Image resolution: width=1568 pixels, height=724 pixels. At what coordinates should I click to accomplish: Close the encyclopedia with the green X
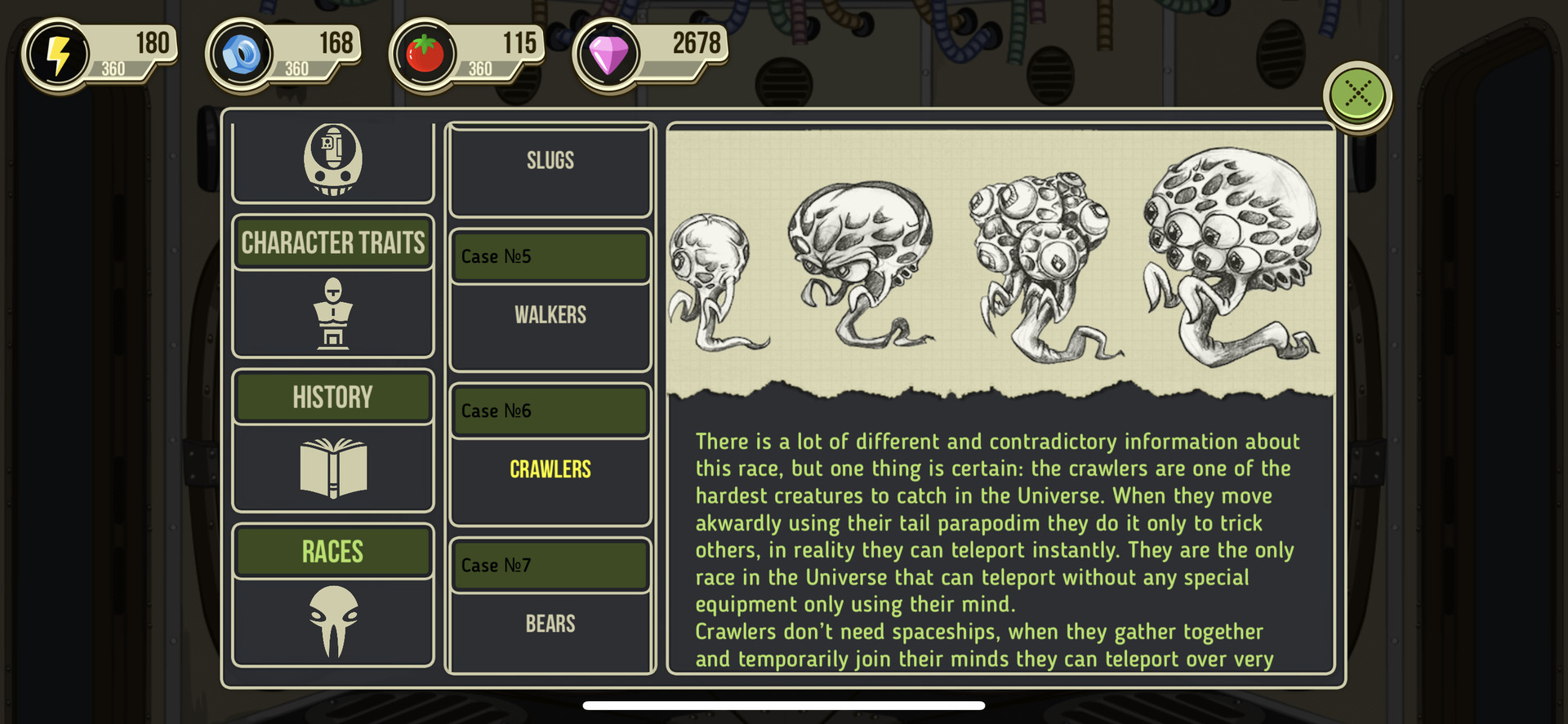click(1357, 95)
